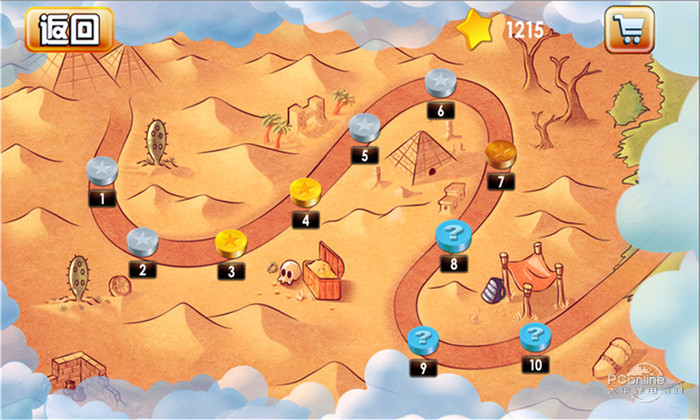
Task: Select level 4 gold star coin
Action: click(x=305, y=191)
